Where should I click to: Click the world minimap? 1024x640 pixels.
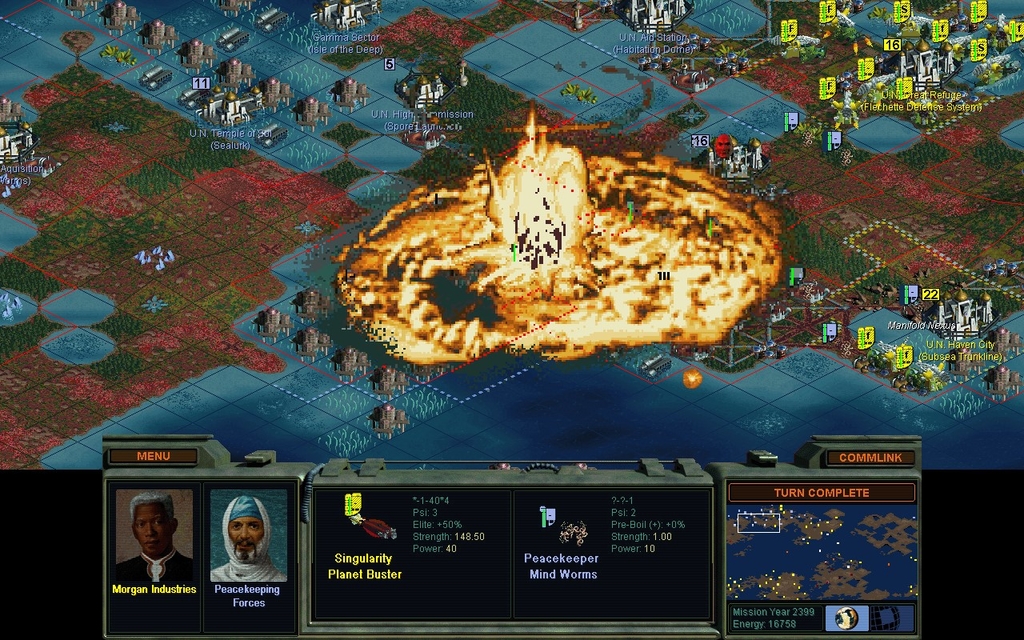[821, 552]
